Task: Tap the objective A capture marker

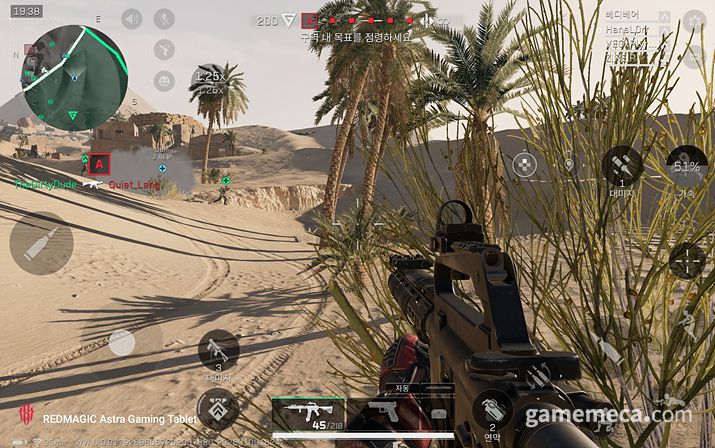Action: 99,163
